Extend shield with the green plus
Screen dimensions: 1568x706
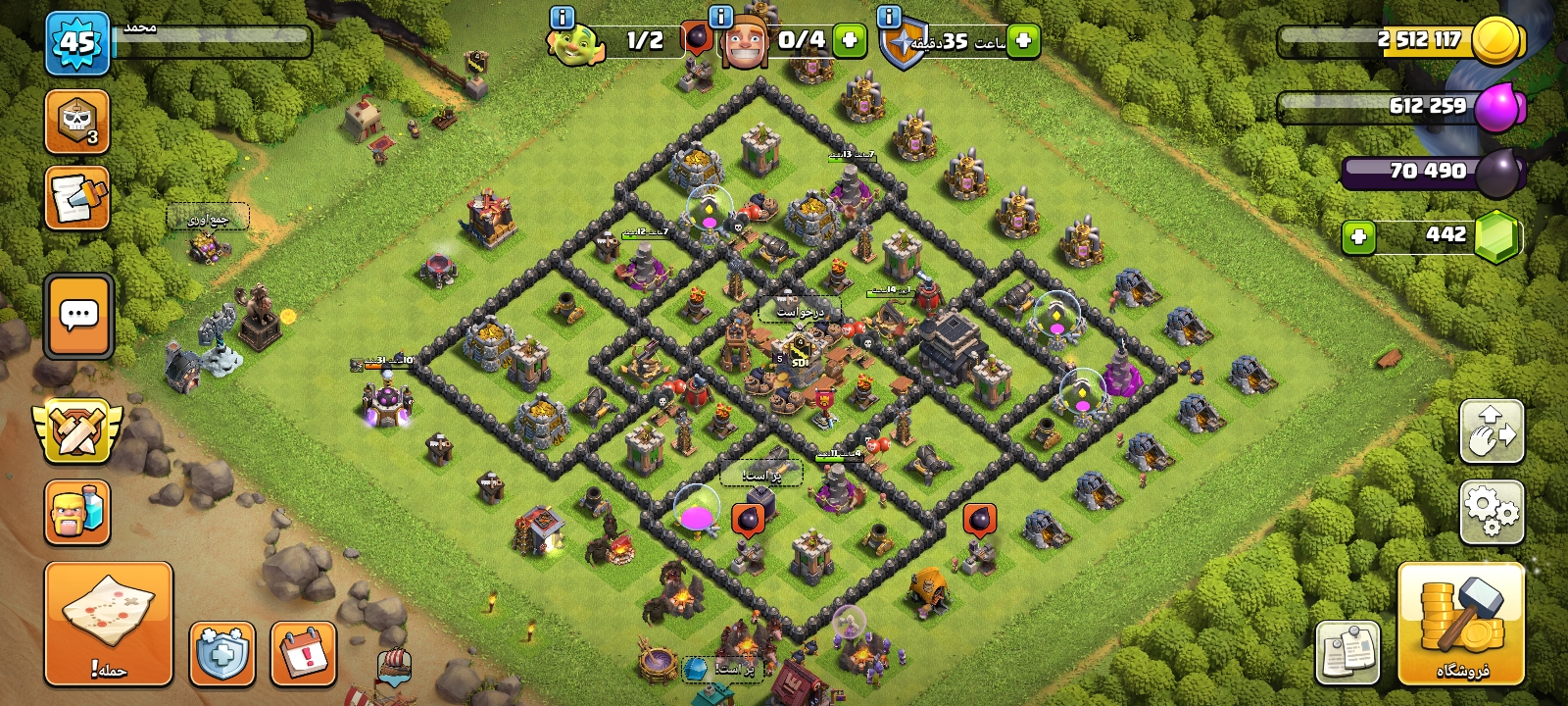(1023, 41)
